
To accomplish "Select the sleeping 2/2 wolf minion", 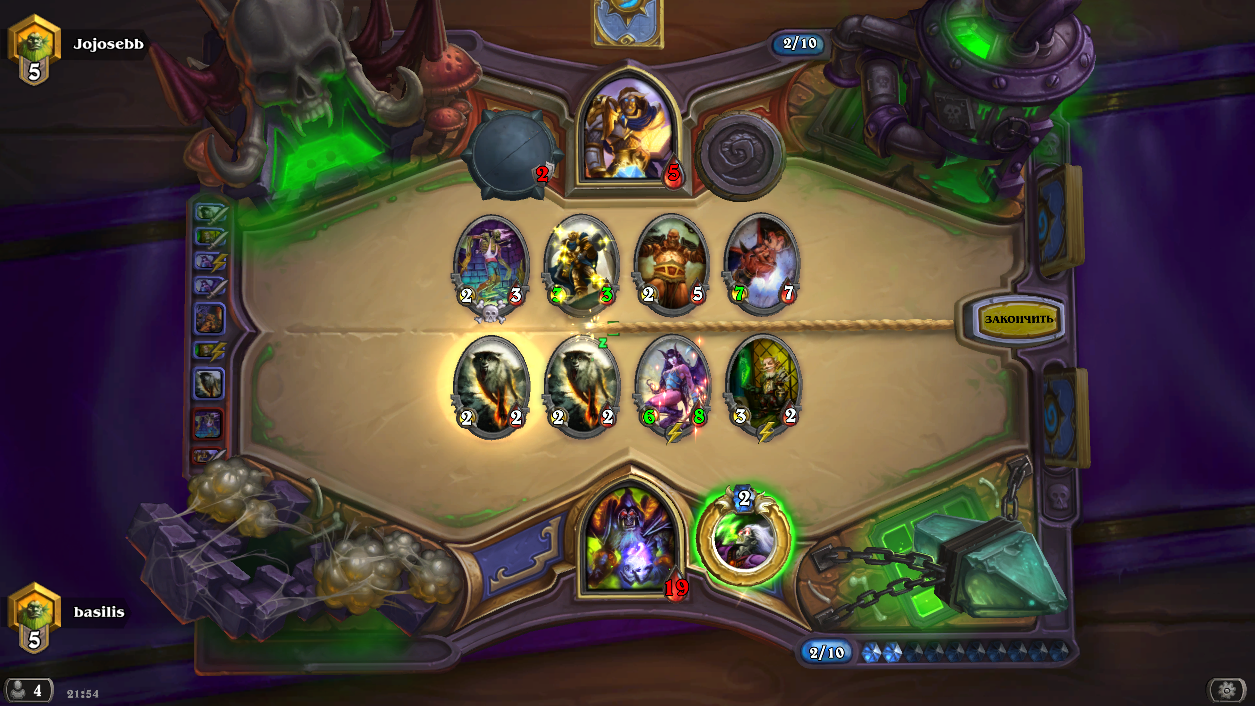I will 582,385.
